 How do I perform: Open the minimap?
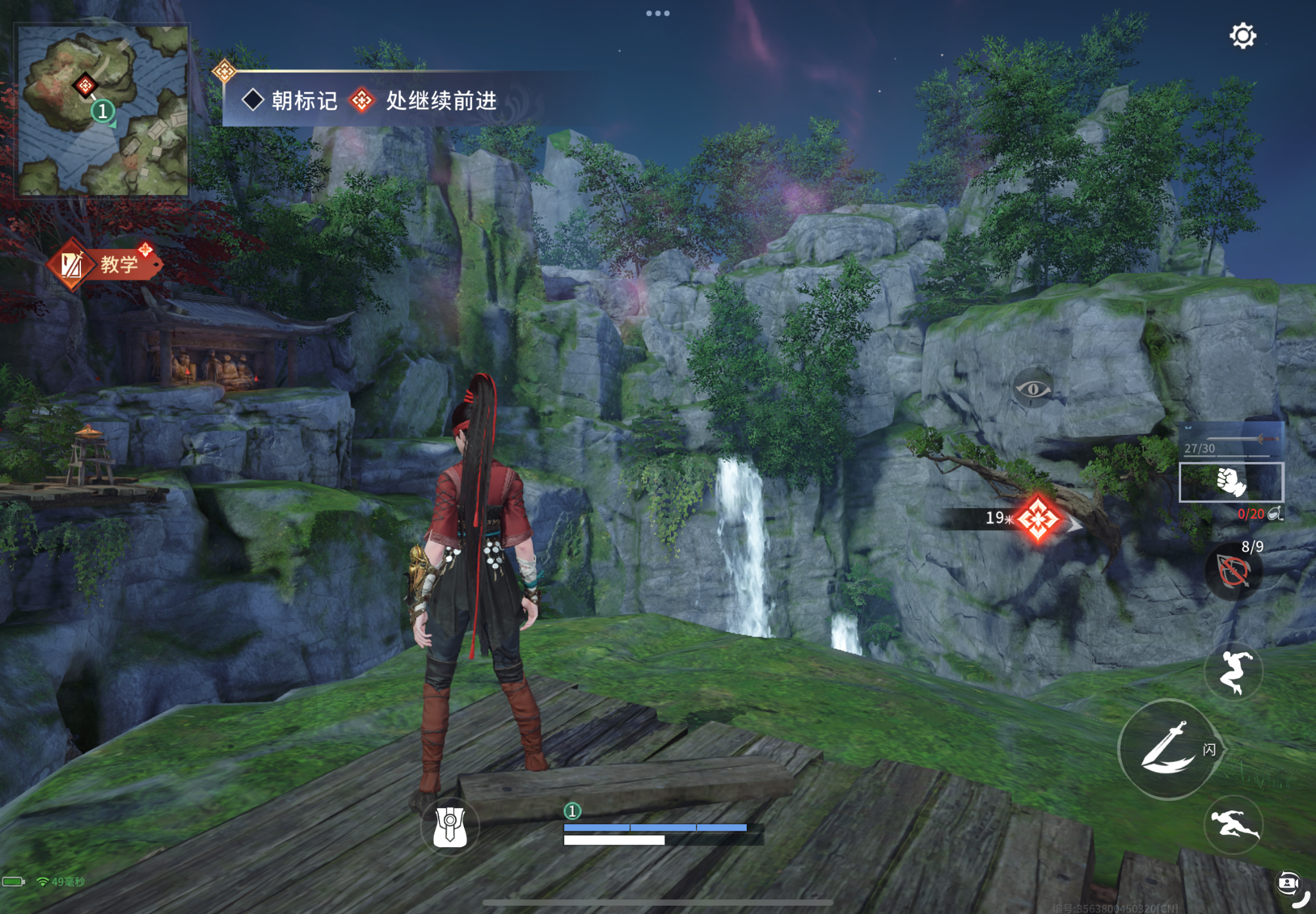pyautogui.click(x=102, y=110)
